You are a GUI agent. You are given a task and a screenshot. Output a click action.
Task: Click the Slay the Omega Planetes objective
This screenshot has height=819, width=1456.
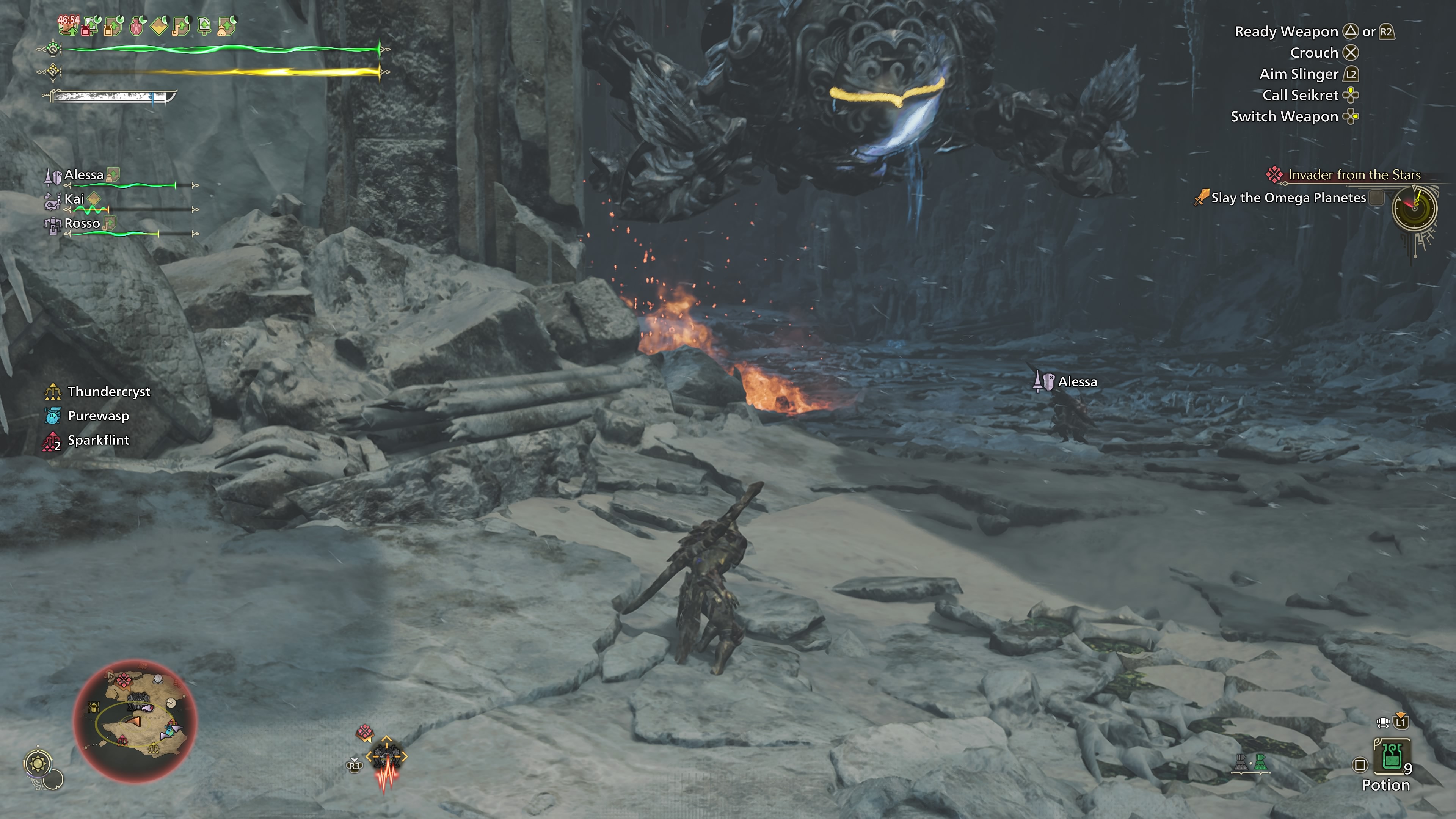[1288, 198]
